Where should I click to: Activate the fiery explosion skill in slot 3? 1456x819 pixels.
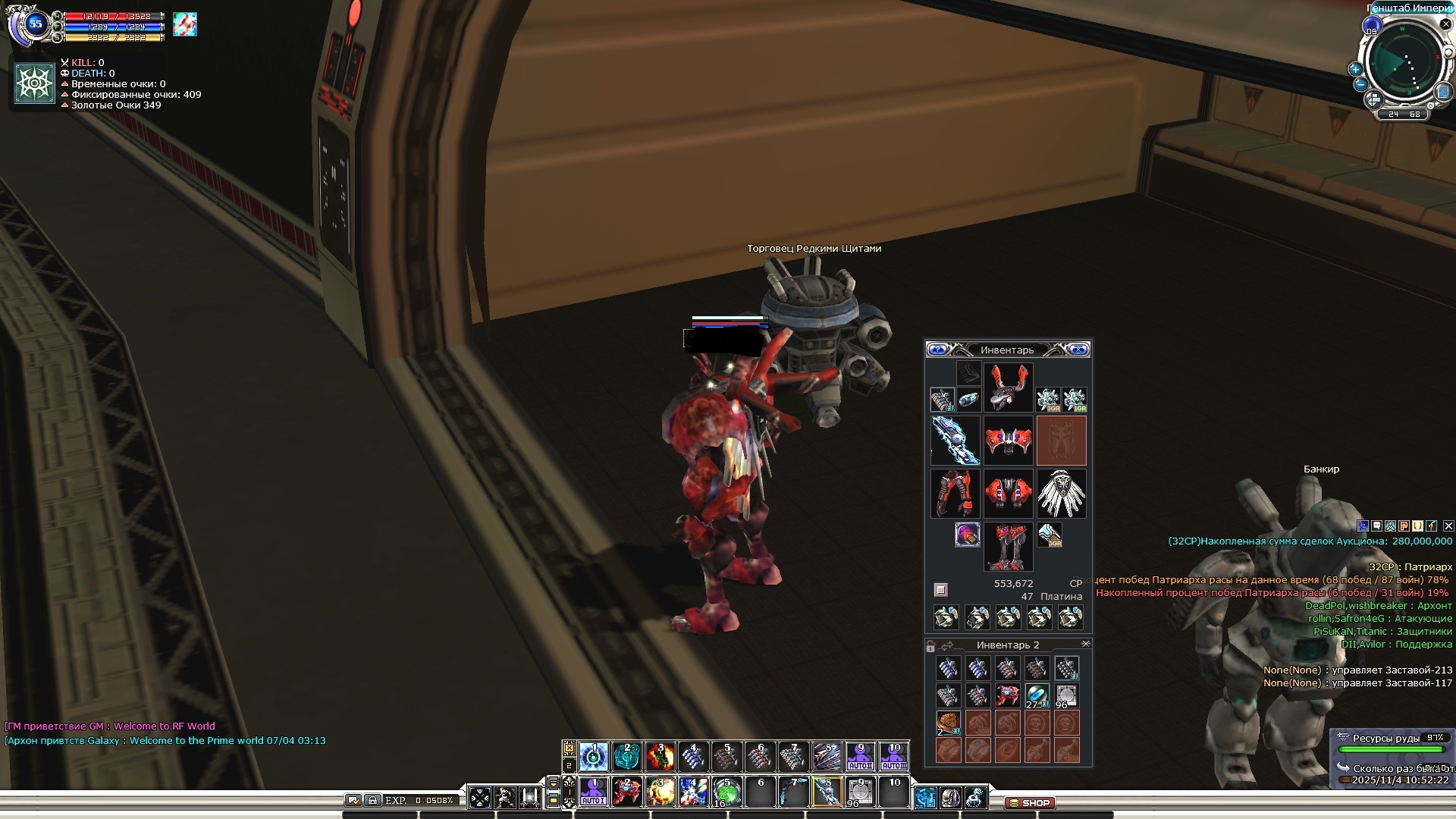pos(660,756)
